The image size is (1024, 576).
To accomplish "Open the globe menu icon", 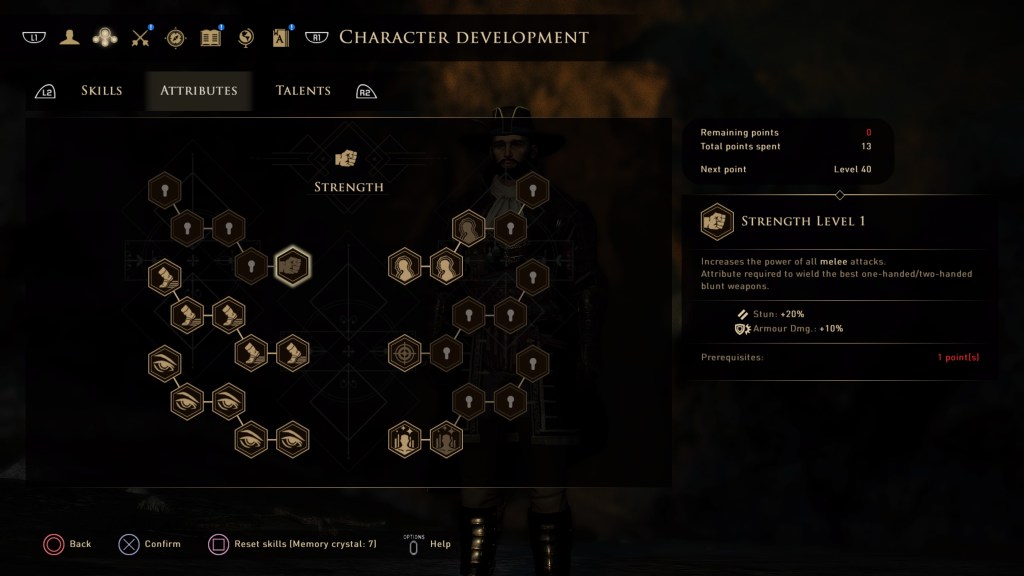I will (246, 38).
